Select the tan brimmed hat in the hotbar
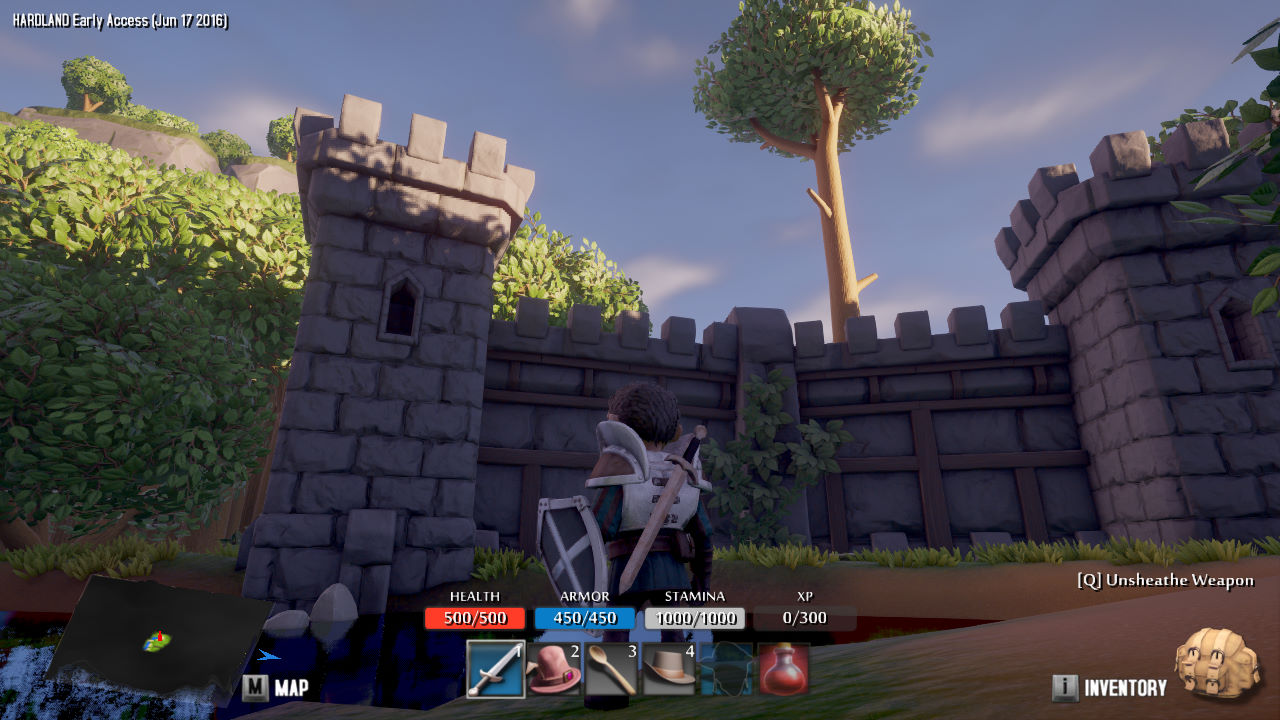 pyautogui.click(x=669, y=669)
